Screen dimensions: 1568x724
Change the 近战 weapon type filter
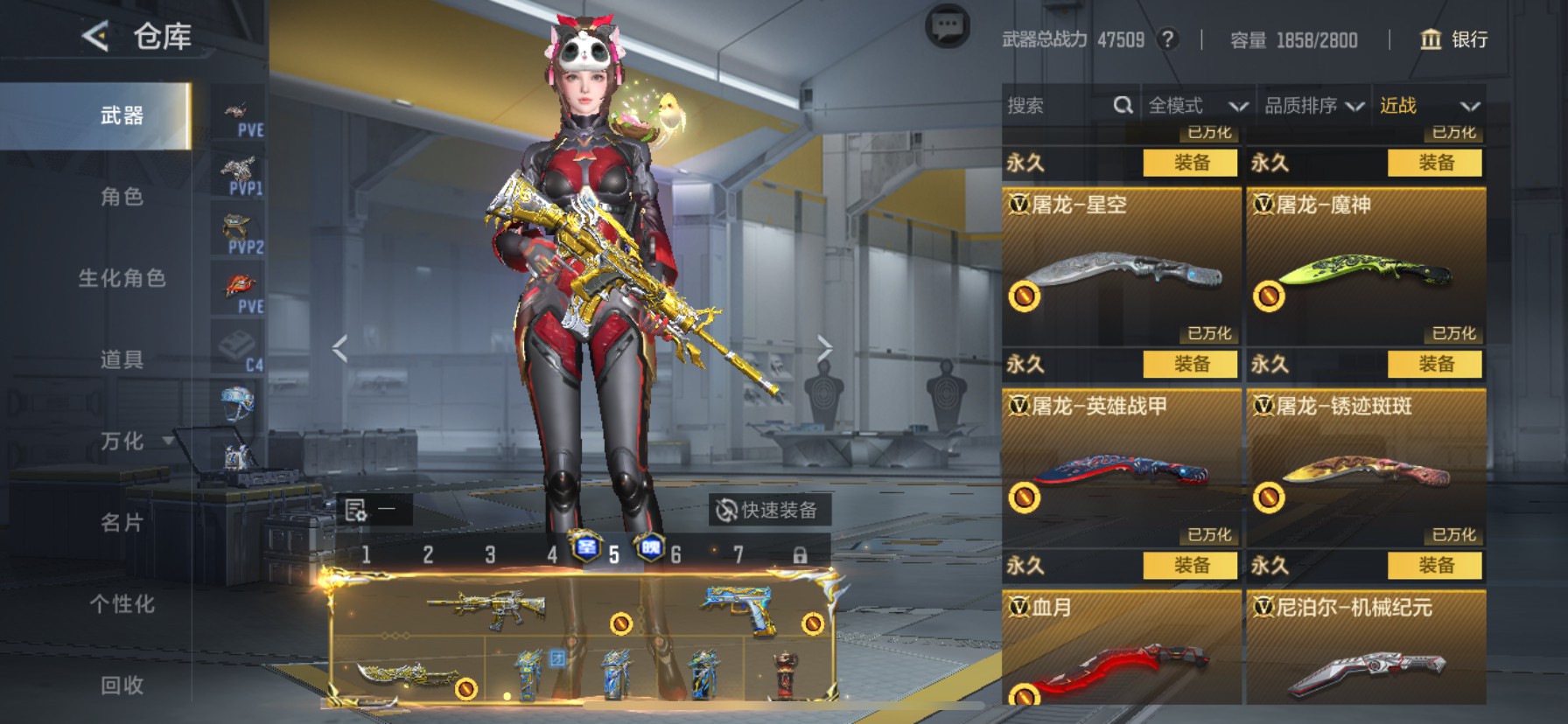1429,106
